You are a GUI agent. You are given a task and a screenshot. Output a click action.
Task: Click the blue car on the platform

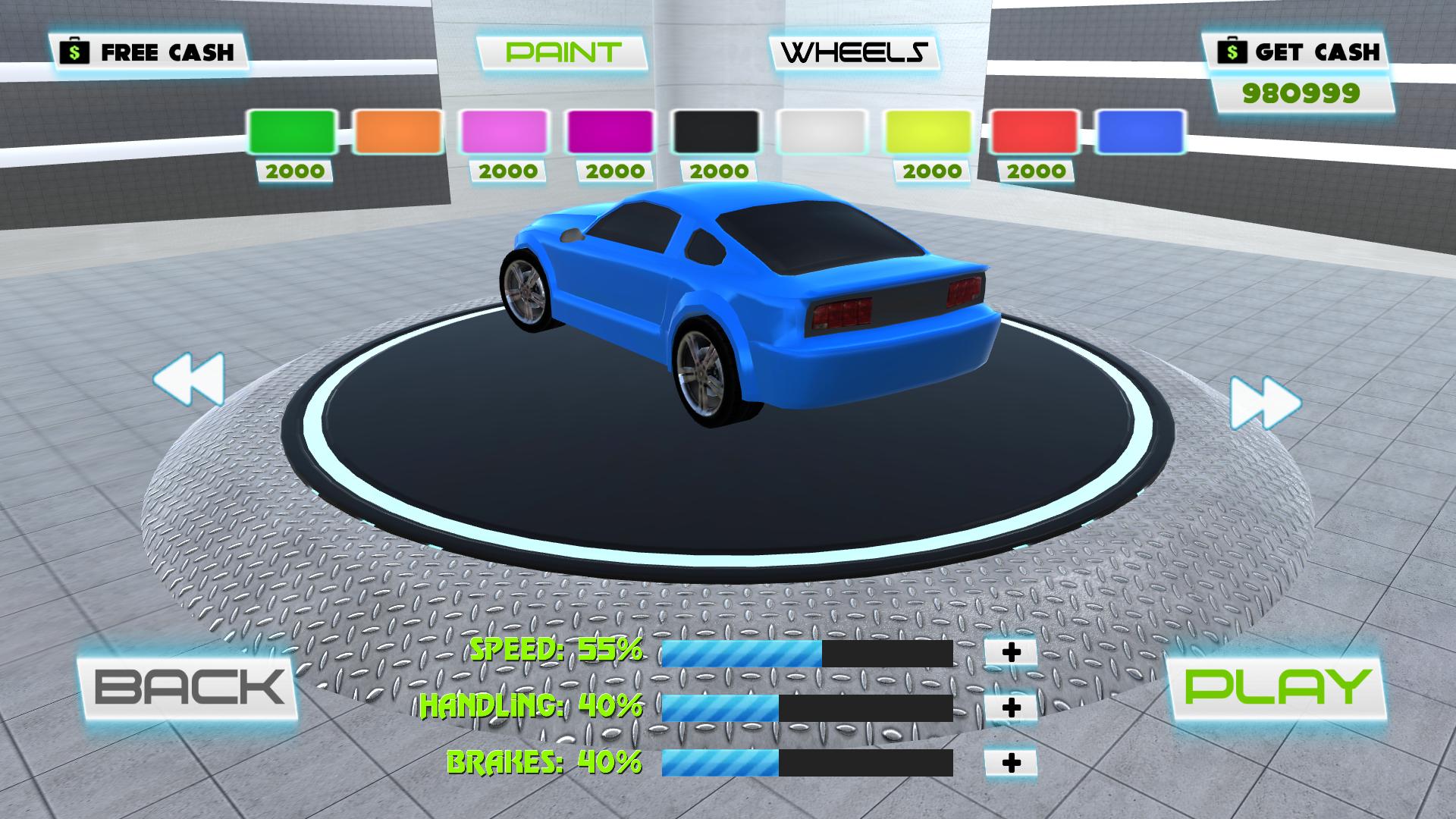(743, 303)
